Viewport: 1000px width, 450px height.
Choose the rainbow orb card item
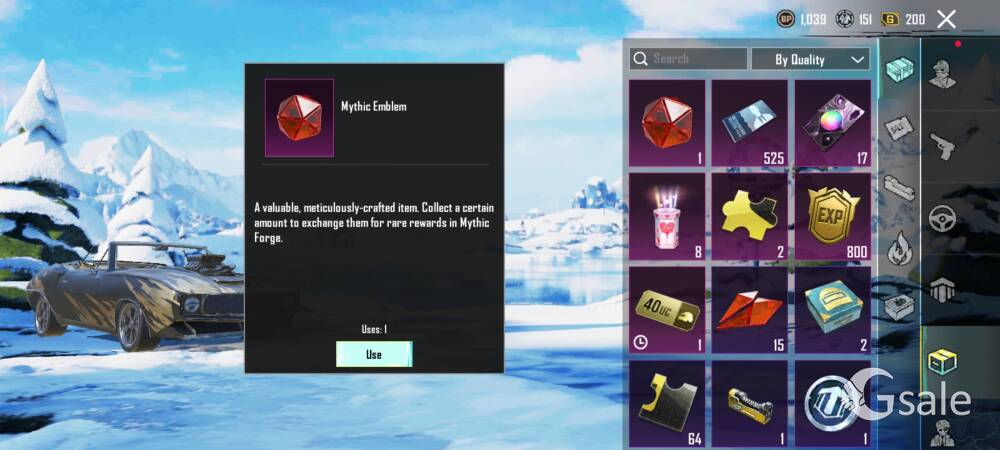[833, 123]
